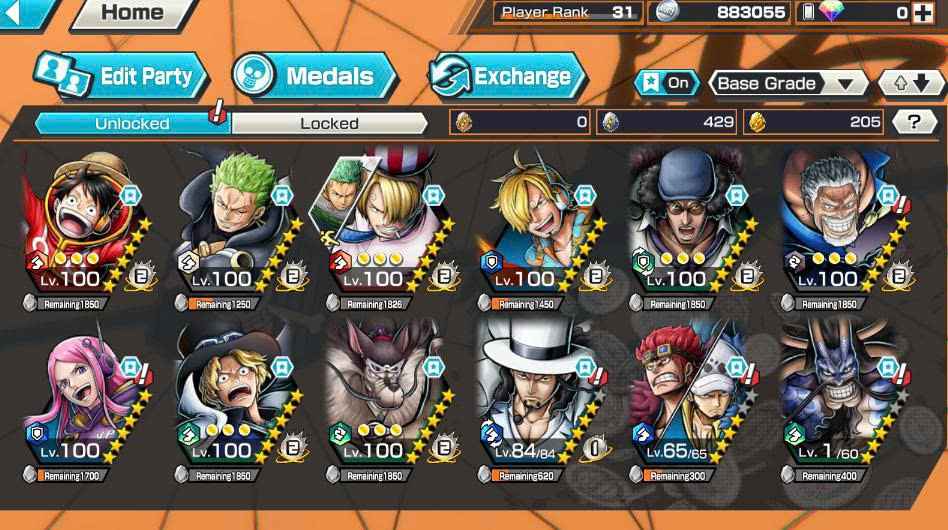Viewport: 948px width, 530px height.
Task: Reverse the sort order with arrow button
Action: point(911,83)
